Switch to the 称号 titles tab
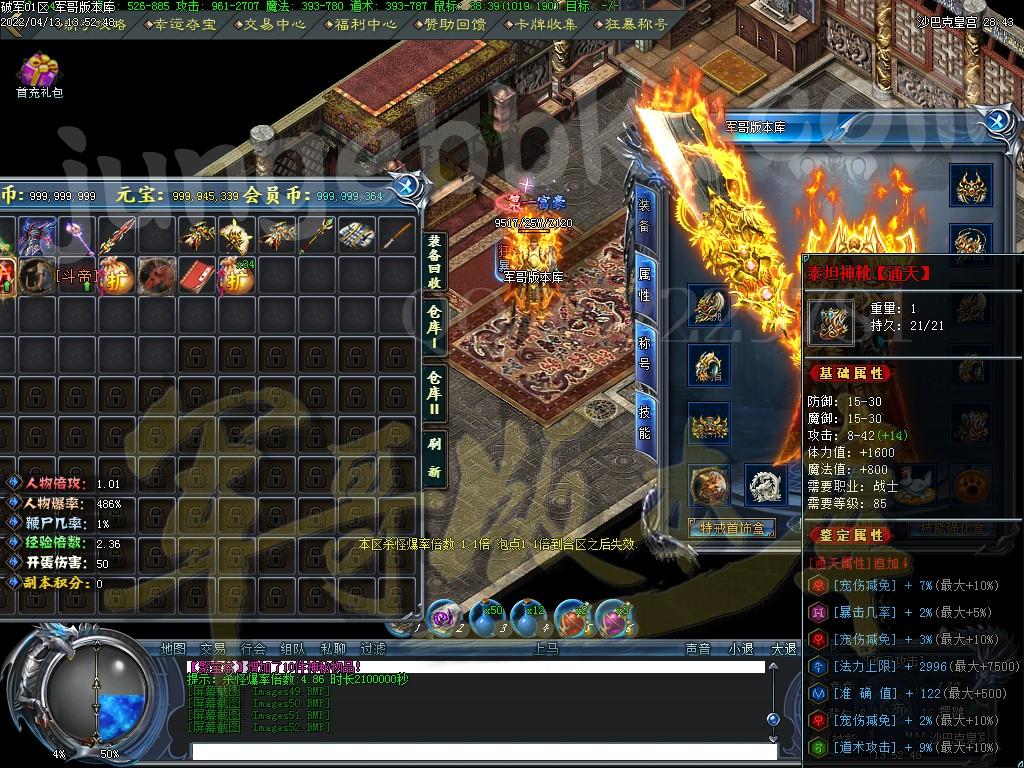The width and height of the screenshot is (1024, 768). [645, 349]
